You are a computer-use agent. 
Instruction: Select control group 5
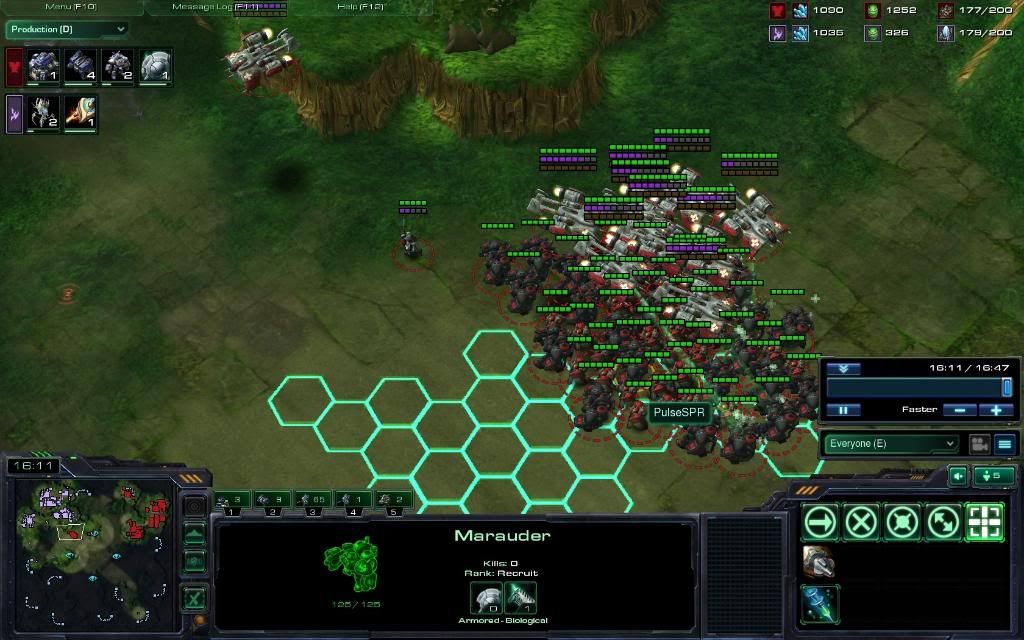pos(394,499)
